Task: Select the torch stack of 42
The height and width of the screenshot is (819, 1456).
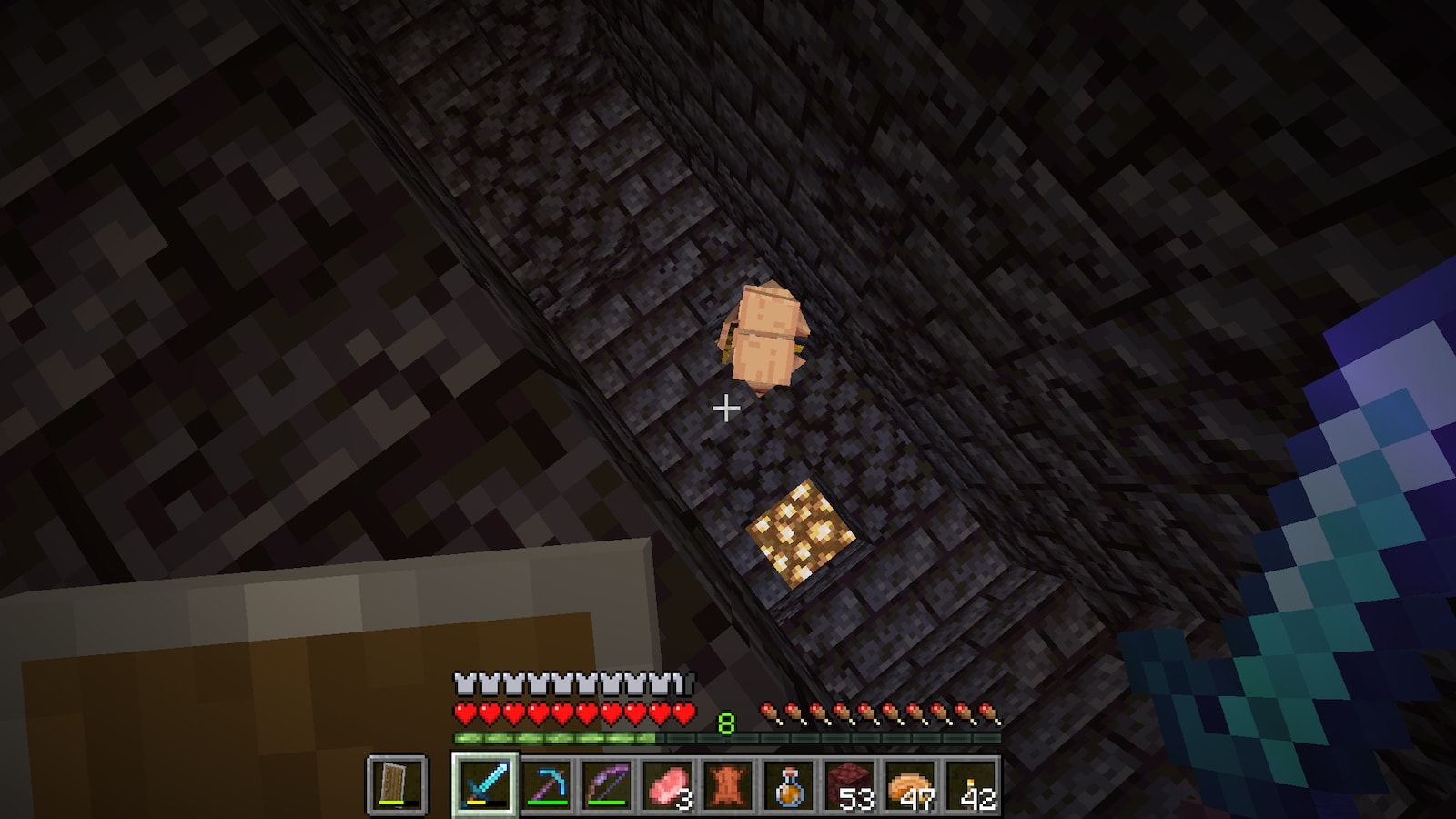Action: [970, 784]
